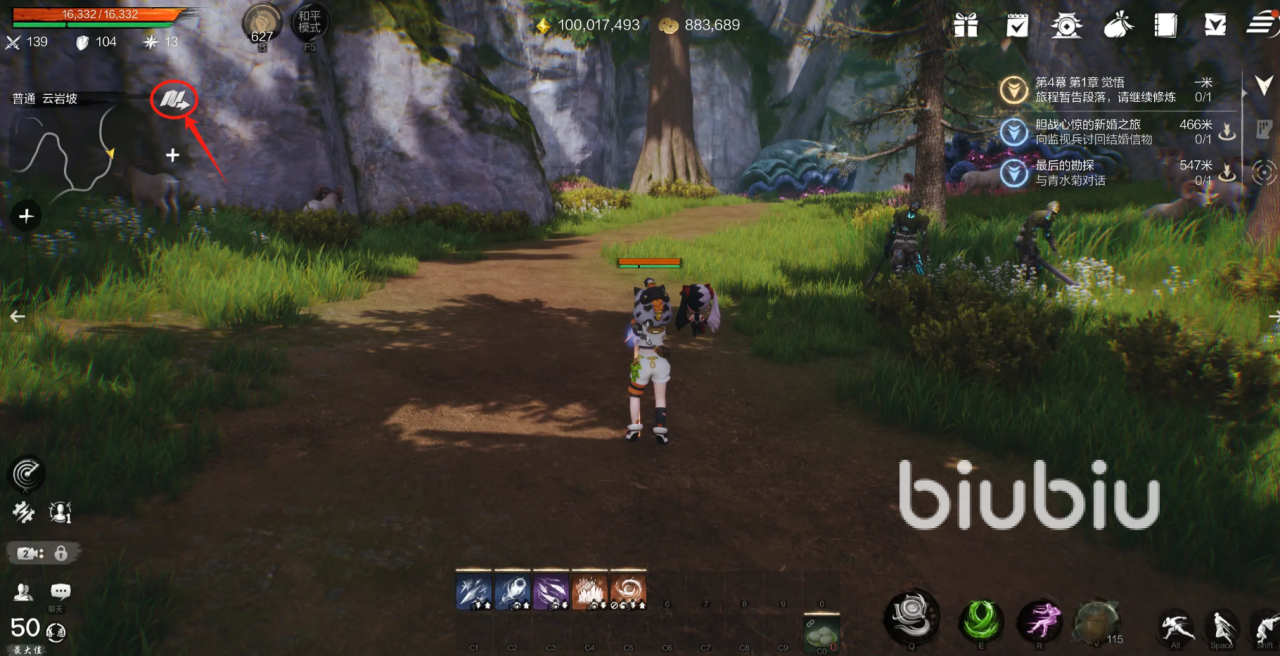
Task: Open the radar scan icon
Action: pyautogui.click(x=27, y=474)
